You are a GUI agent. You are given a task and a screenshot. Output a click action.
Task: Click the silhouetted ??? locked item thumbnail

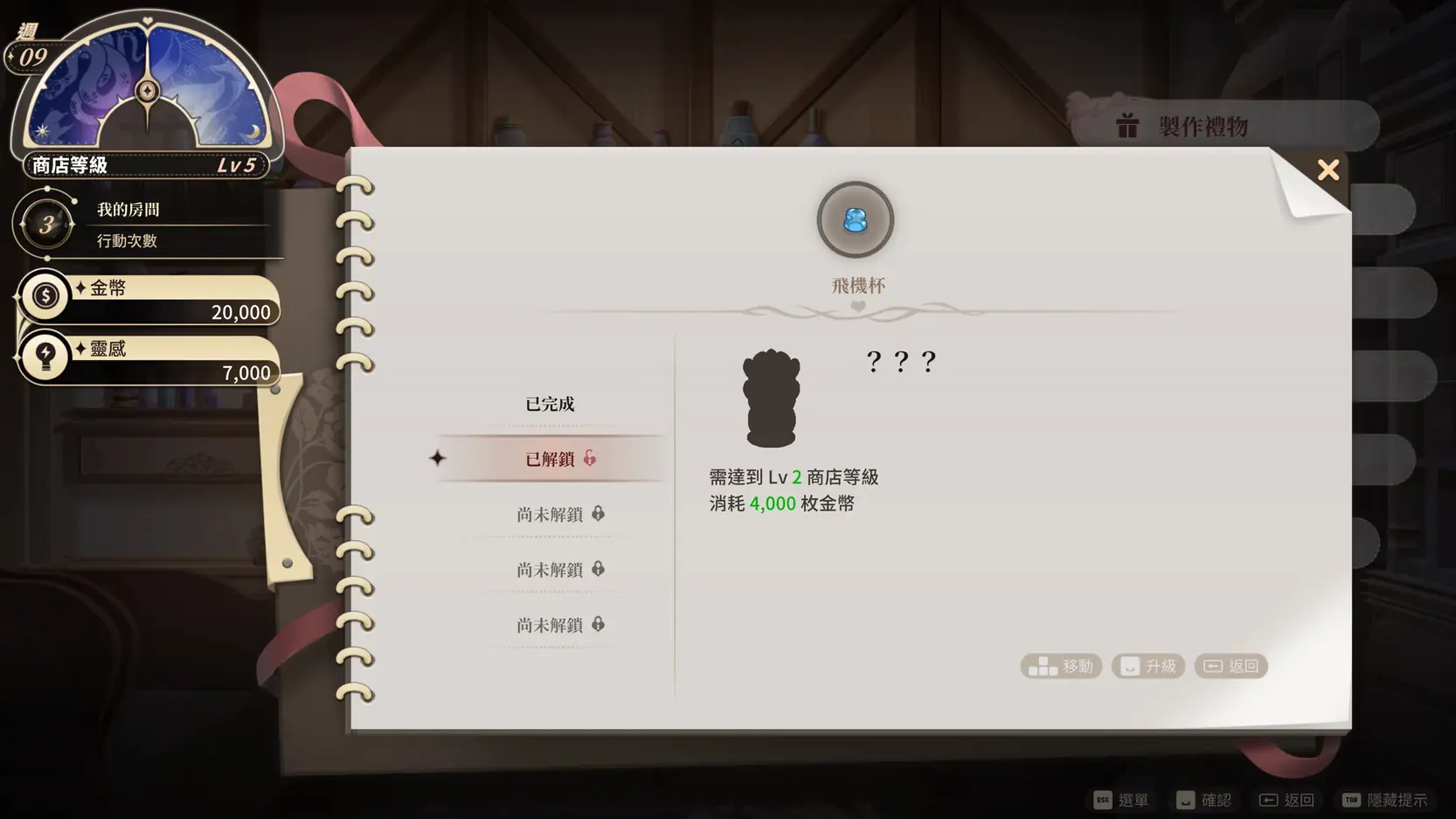tap(770, 399)
